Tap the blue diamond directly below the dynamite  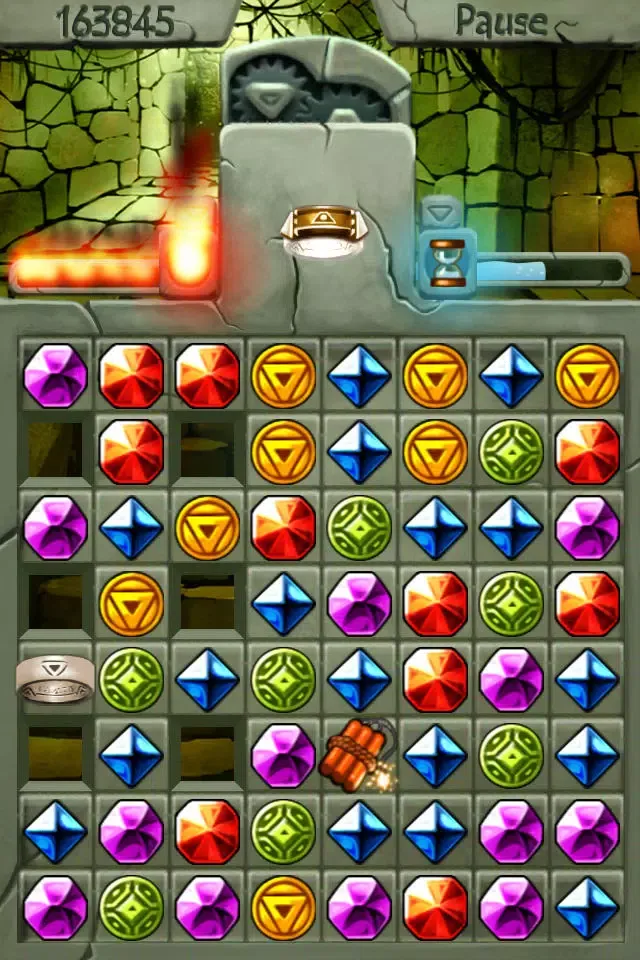point(359,831)
